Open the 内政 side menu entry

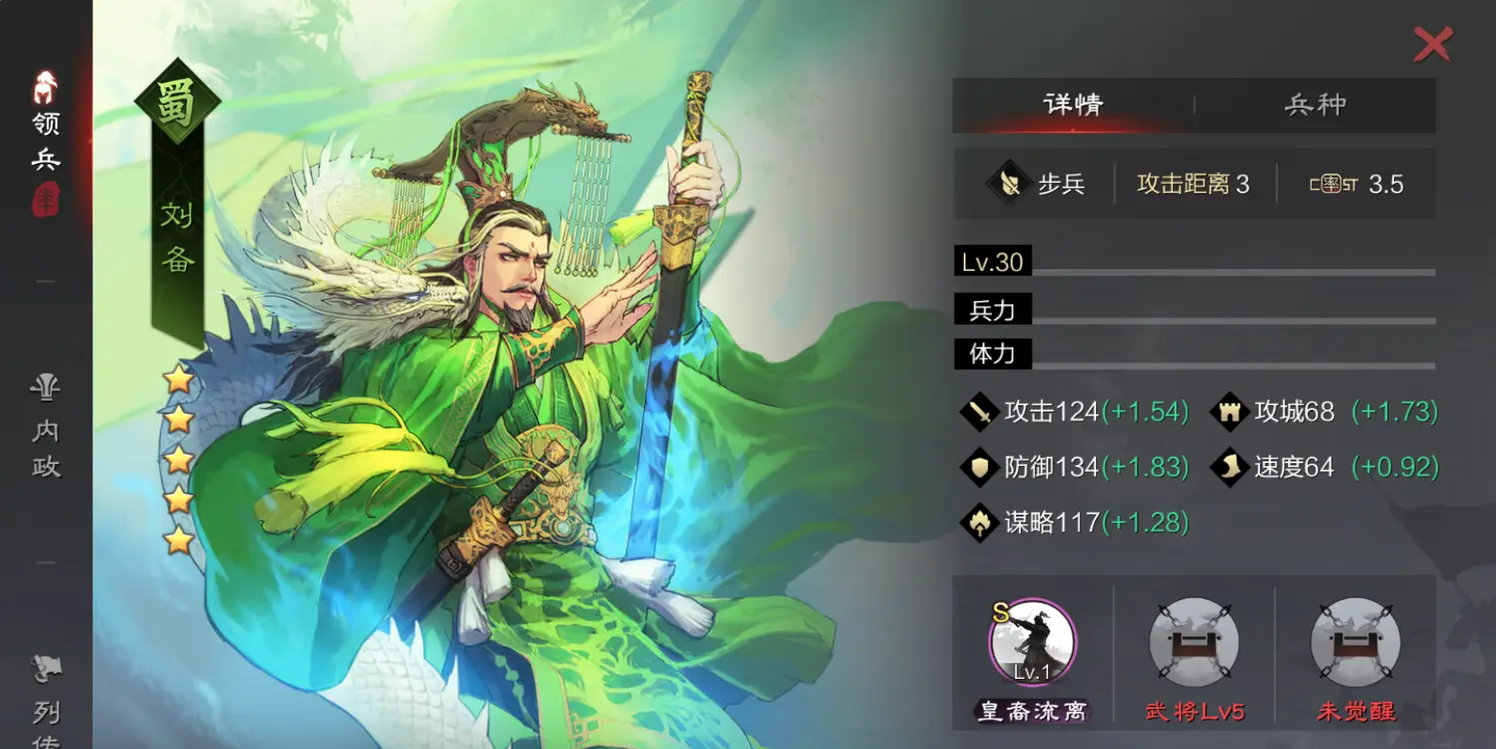(46, 430)
